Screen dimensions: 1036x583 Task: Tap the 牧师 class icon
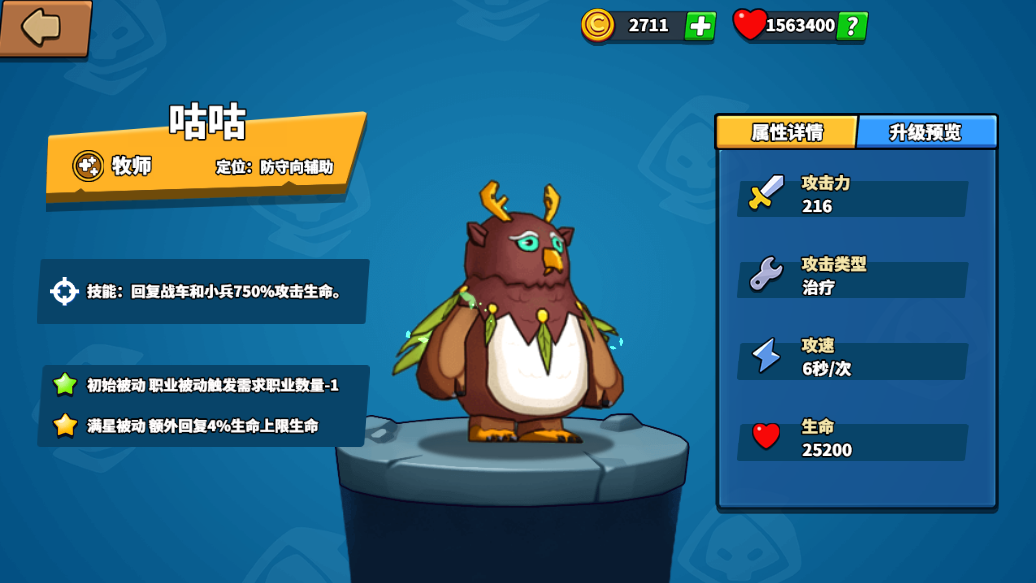tap(88, 166)
